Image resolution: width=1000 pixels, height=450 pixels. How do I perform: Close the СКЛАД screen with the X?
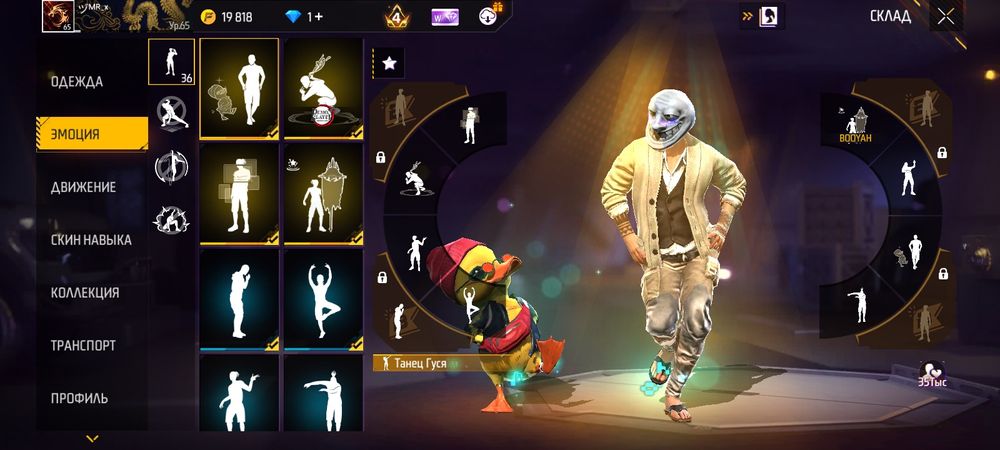pos(945,16)
